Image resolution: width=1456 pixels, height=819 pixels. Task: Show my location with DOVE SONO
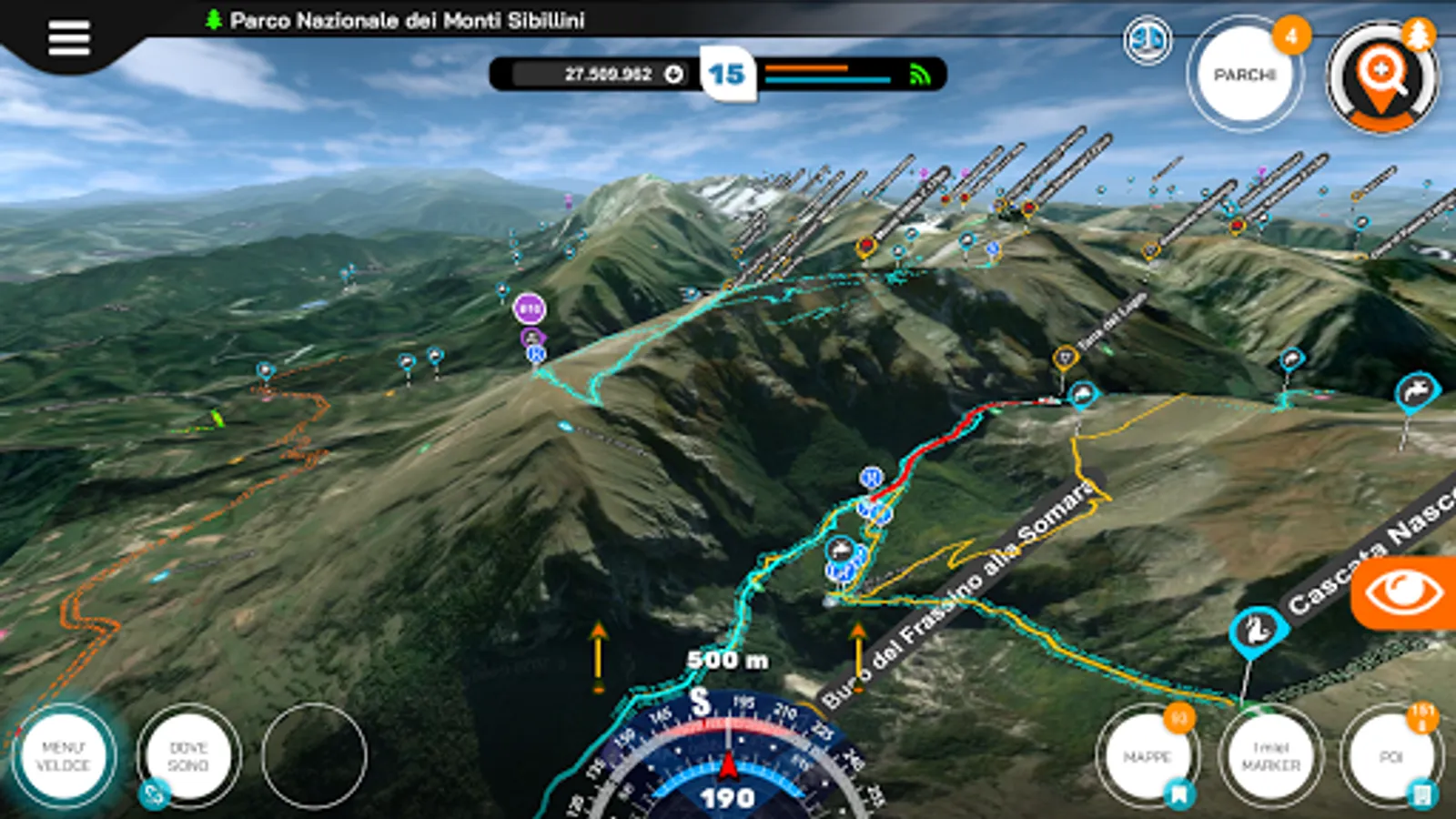pos(188,756)
